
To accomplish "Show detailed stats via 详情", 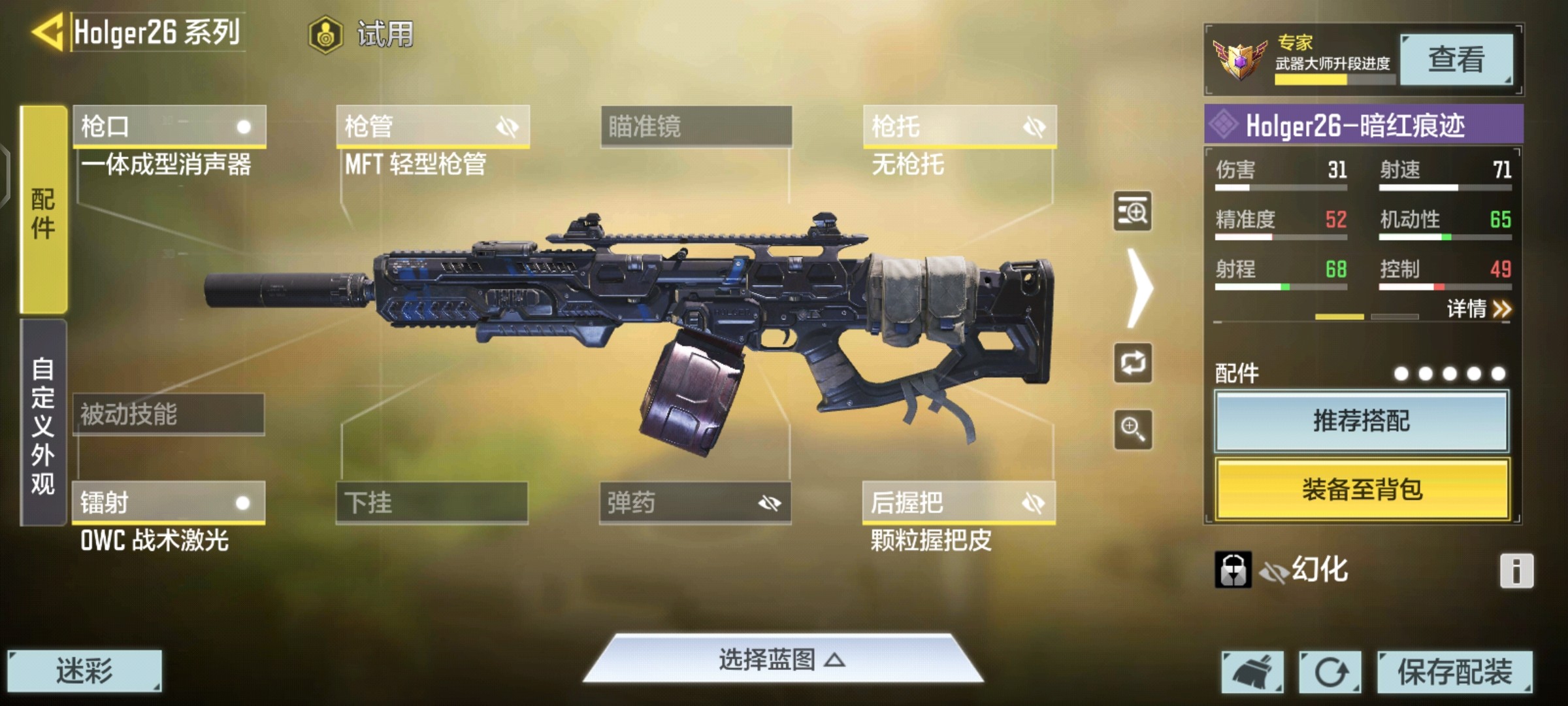I will [1478, 309].
